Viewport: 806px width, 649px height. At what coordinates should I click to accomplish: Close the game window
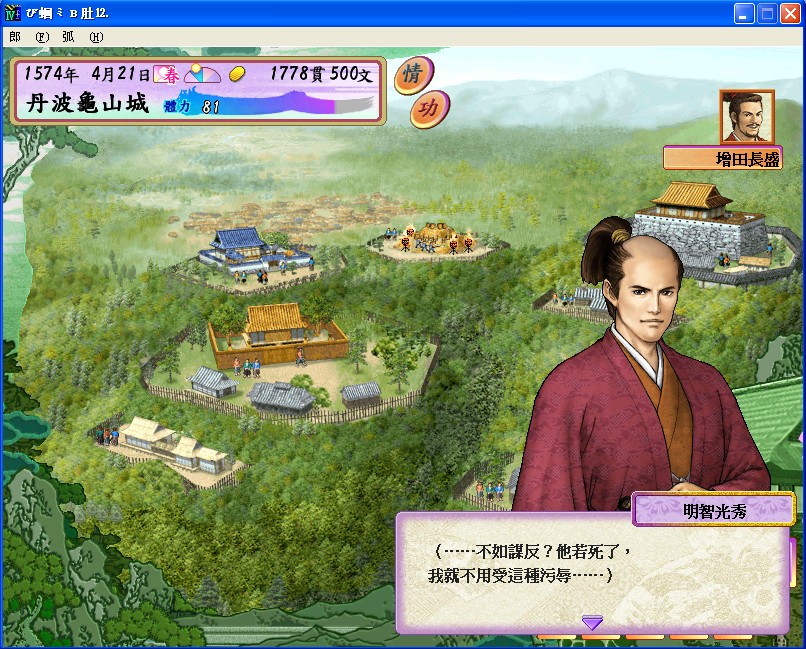coord(790,14)
